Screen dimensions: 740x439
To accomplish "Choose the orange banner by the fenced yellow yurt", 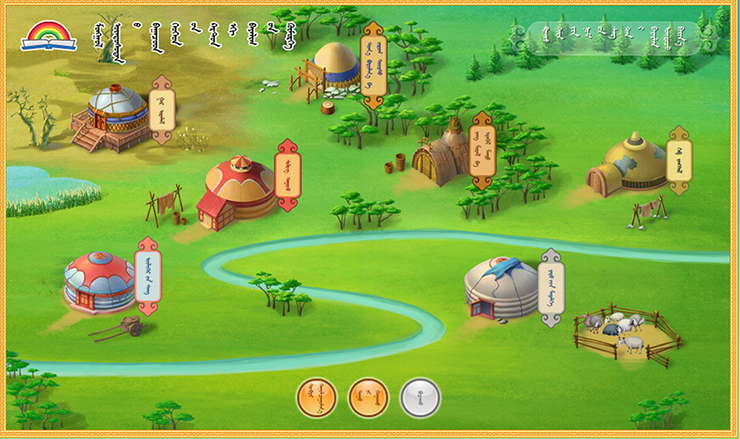I will (x=372, y=63).
